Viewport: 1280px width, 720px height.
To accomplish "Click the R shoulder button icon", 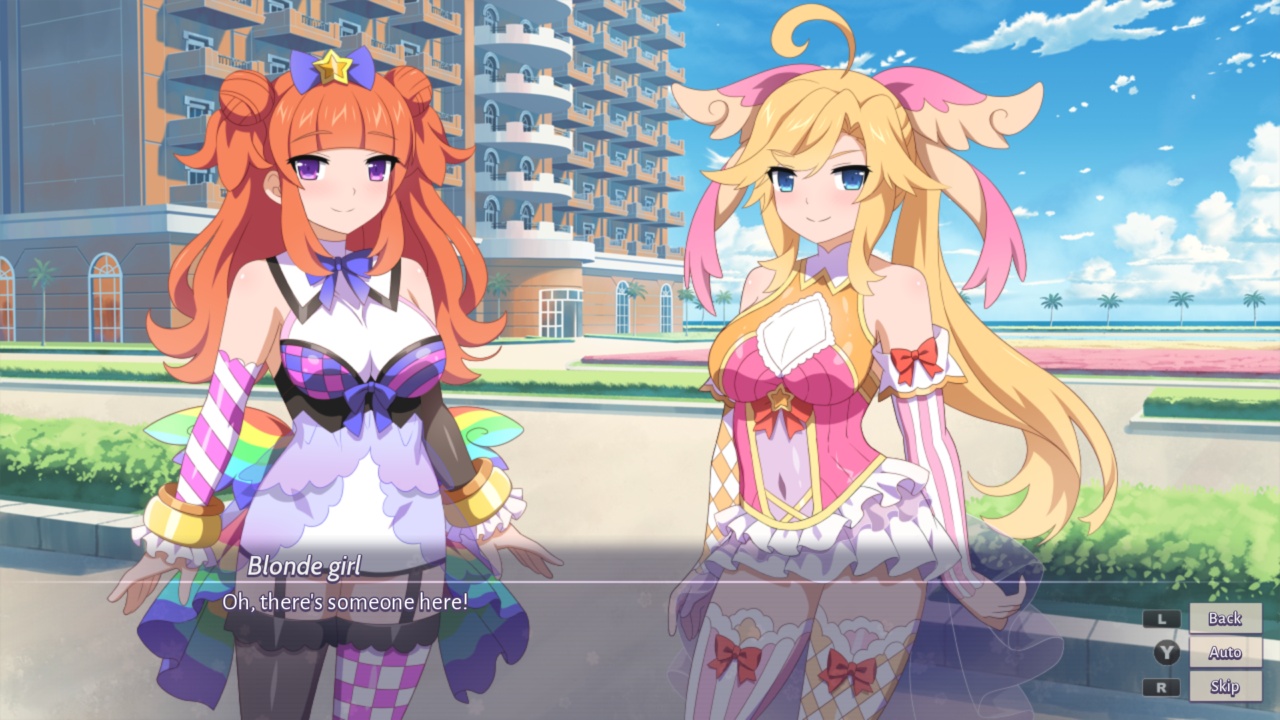I will click(1164, 688).
